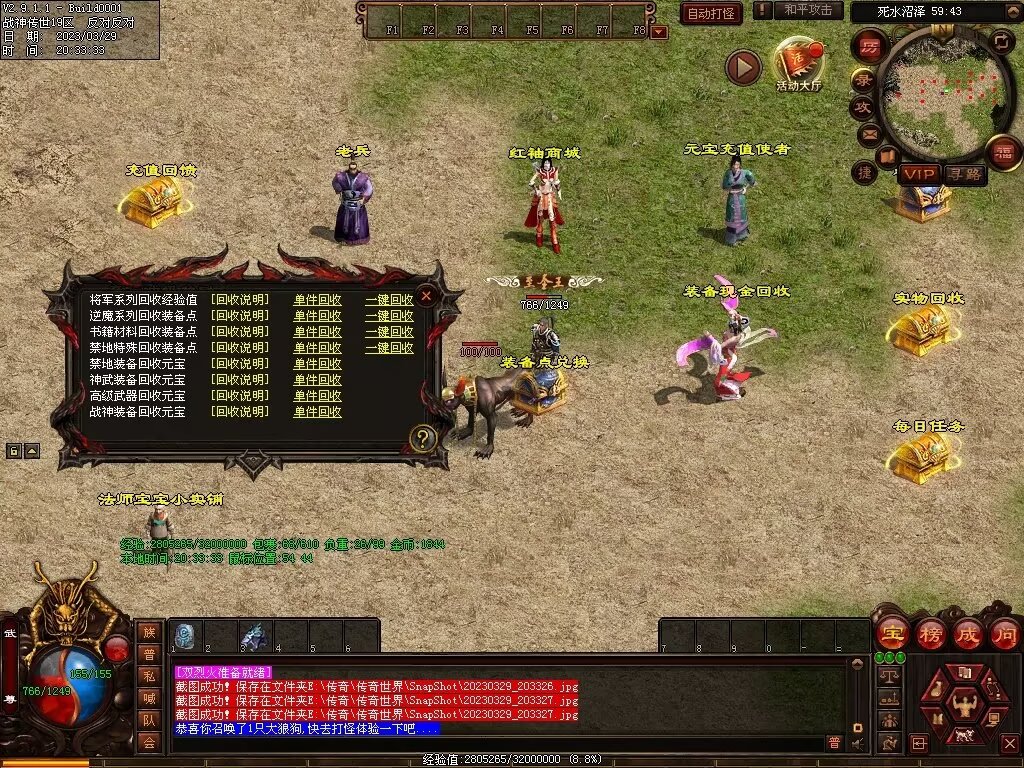Use the item in hotbar slot 3
The width and height of the screenshot is (1024, 768).
(254, 636)
